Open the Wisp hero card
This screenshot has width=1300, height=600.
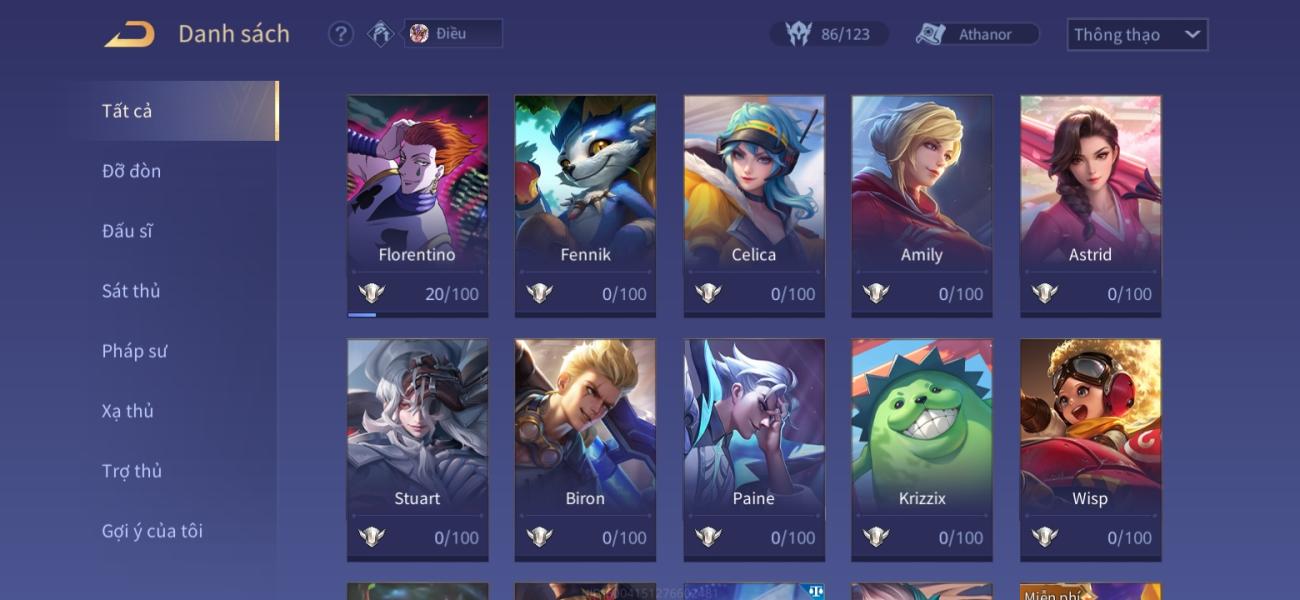(x=1090, y=449)
